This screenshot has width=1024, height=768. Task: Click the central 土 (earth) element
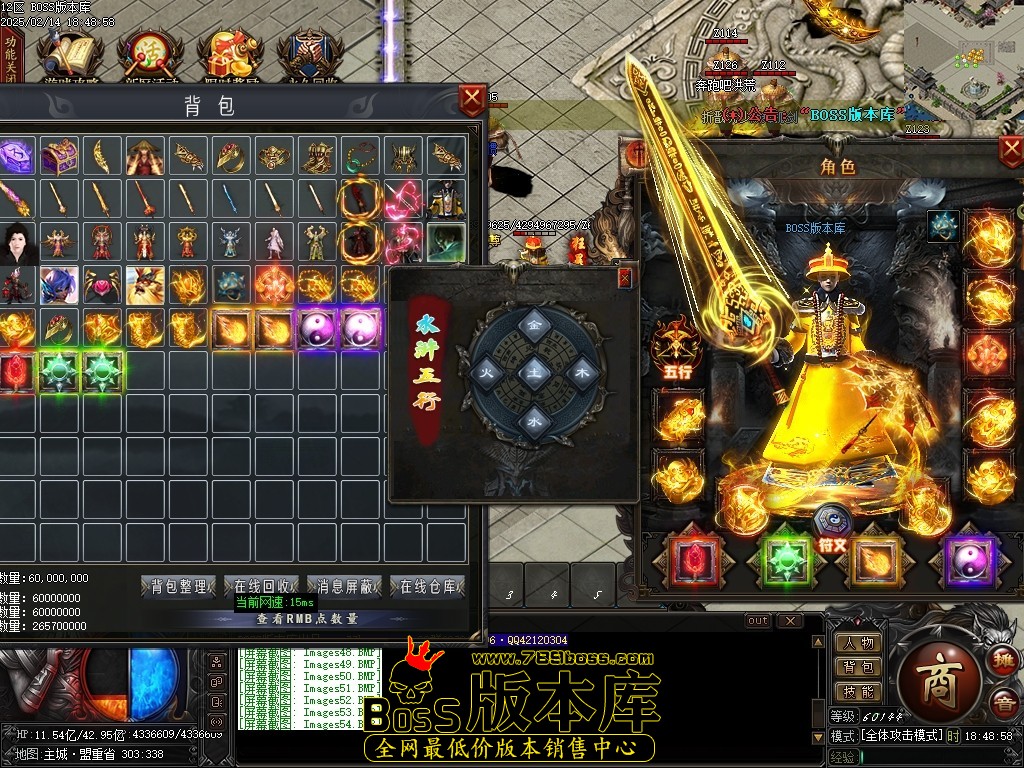click(x=535, y=371)
